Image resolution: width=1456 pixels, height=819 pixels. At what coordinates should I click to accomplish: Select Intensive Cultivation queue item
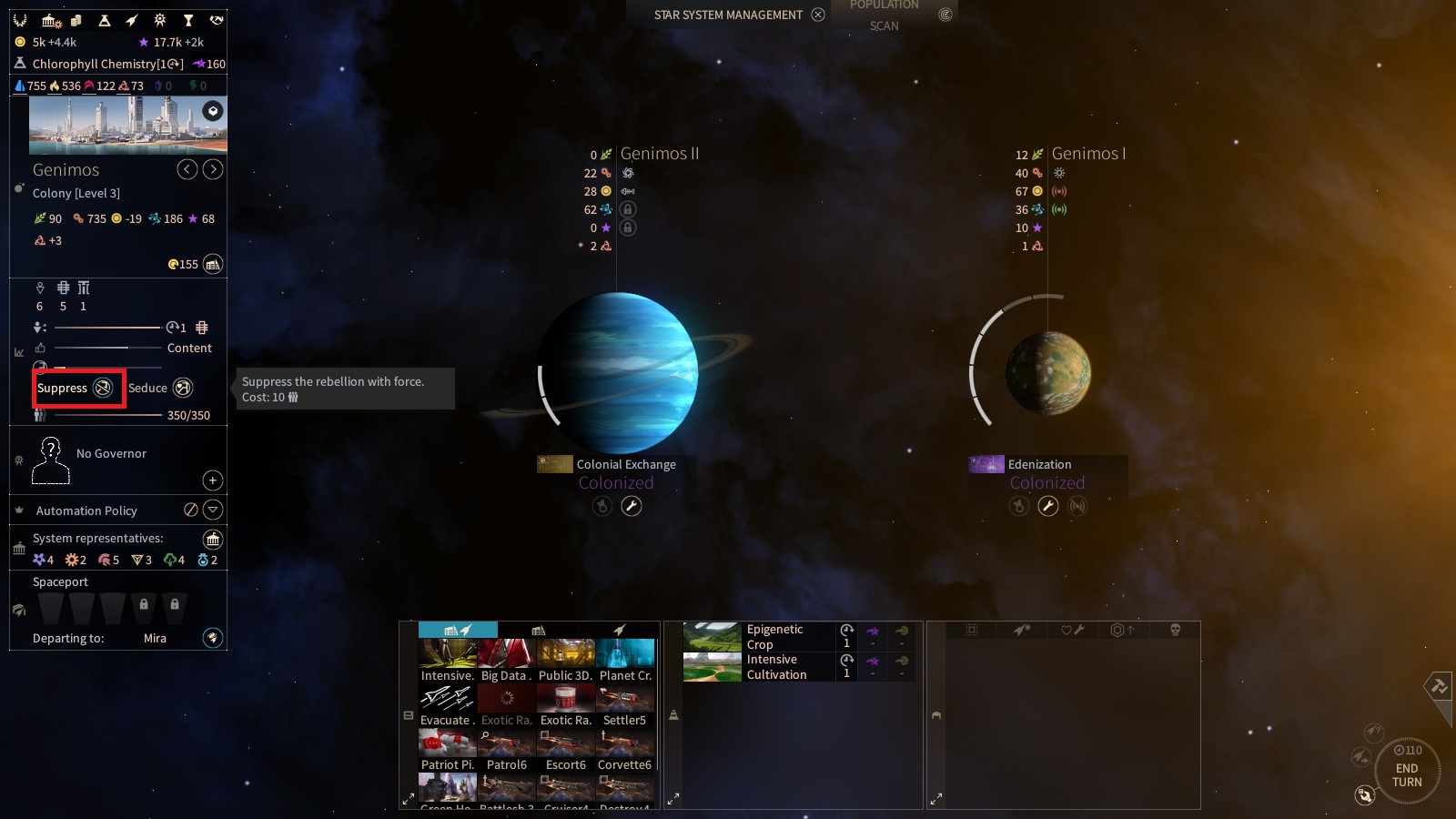point(758,666)
